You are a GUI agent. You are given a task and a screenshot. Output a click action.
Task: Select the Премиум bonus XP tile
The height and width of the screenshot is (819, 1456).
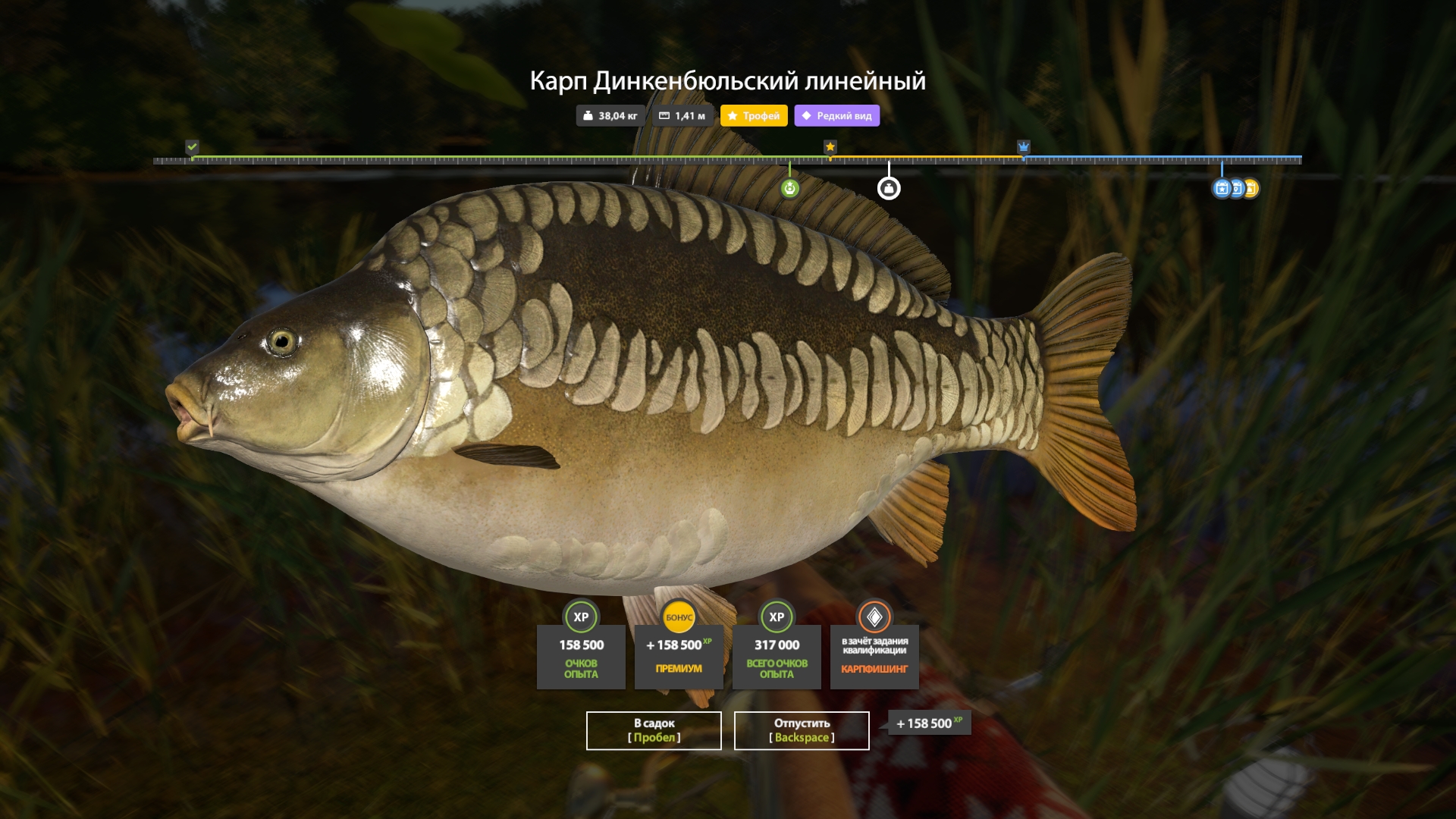pyautogui.click(x=679, y=656)
